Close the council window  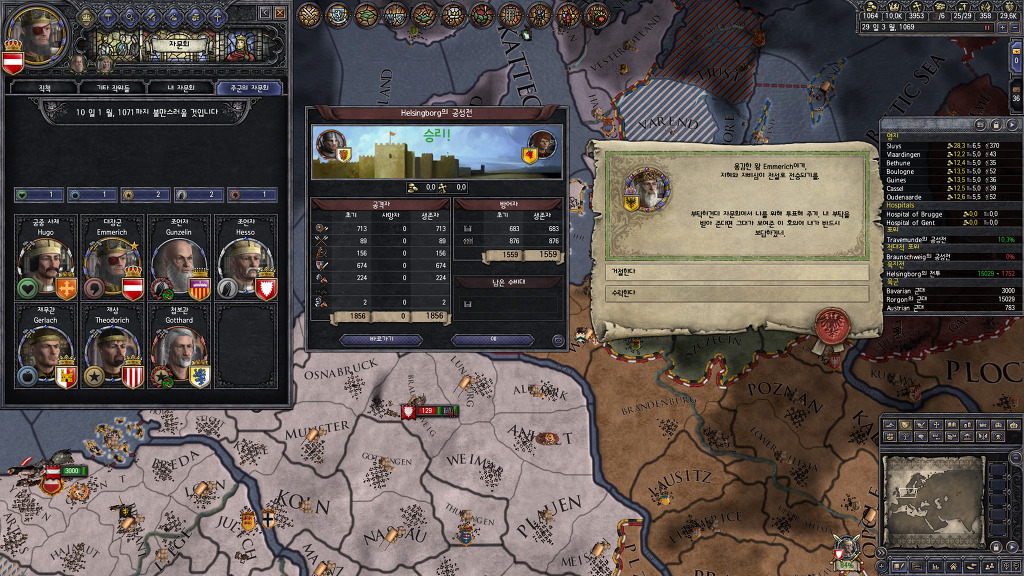pyautogui.click(x=283, y=12)
